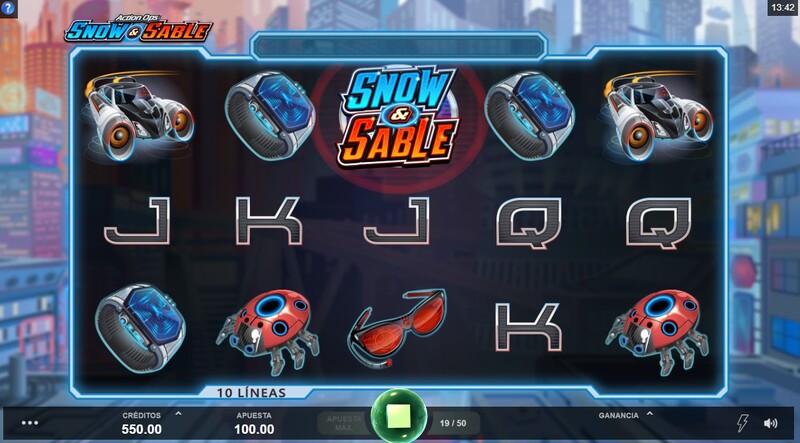Open the three-dot menu
800x443 pixels.
click(30, 423)
